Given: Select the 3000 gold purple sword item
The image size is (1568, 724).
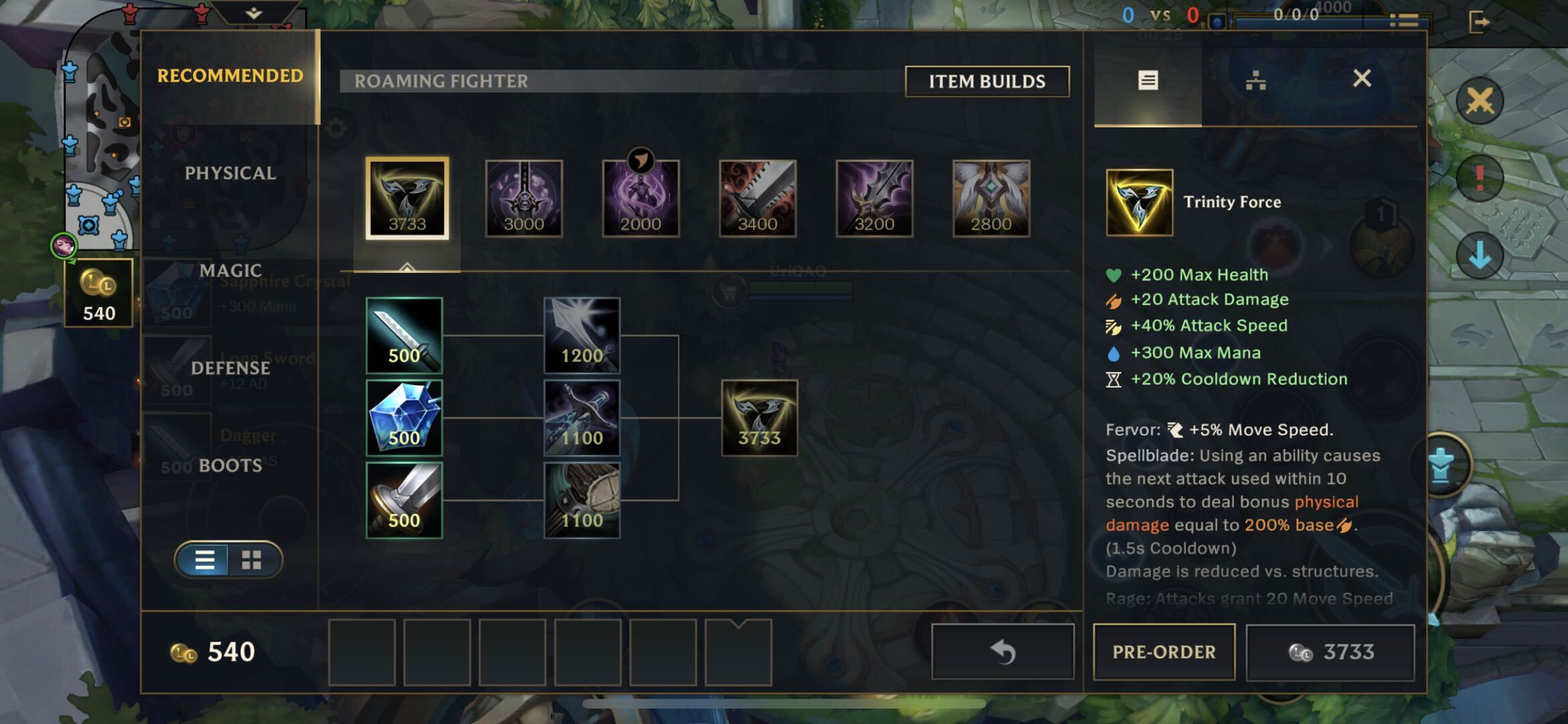Looking at the screenshot, I should click(x=524, y=198).
